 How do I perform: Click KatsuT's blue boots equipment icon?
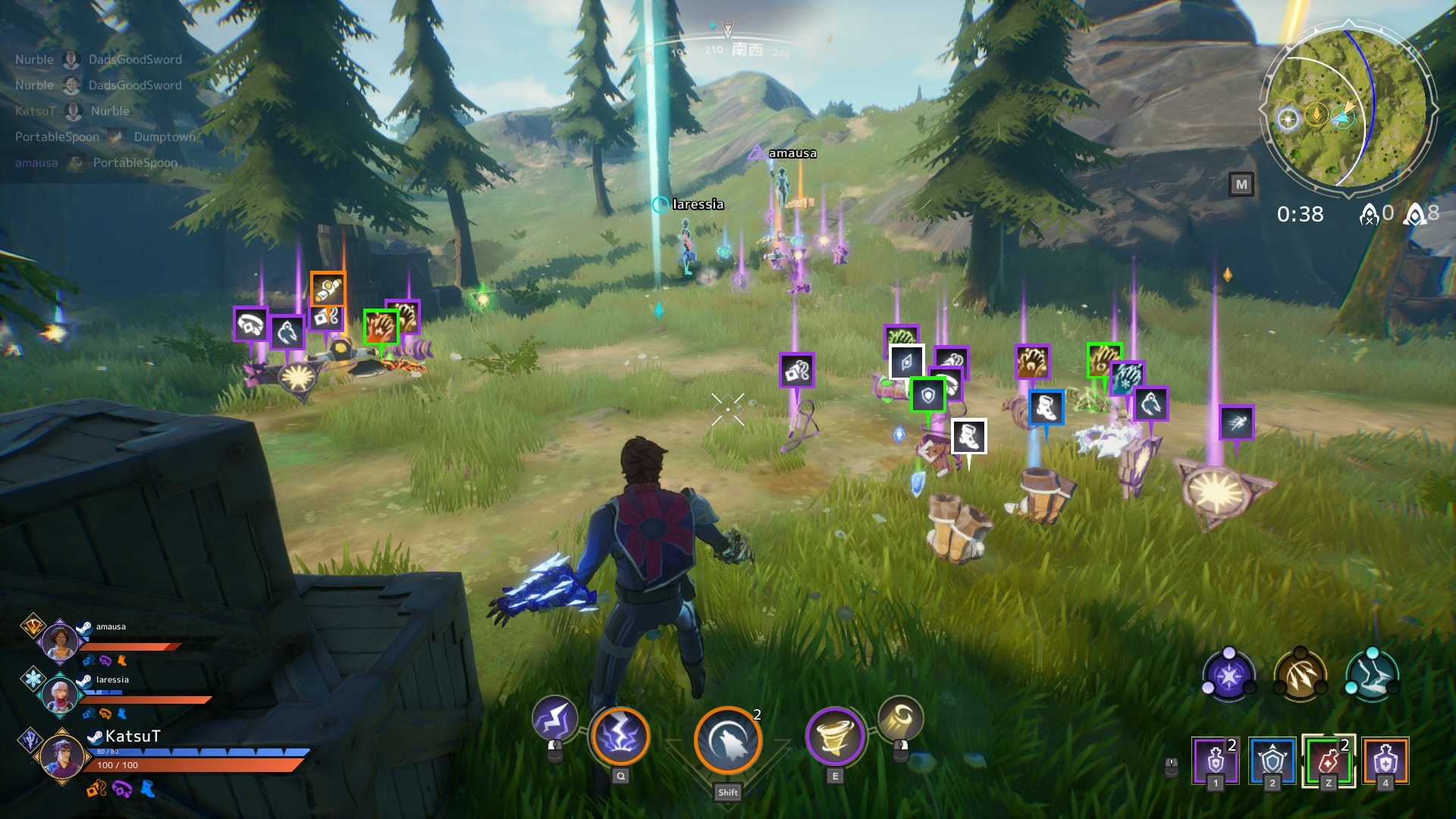[x=147, y=789]
